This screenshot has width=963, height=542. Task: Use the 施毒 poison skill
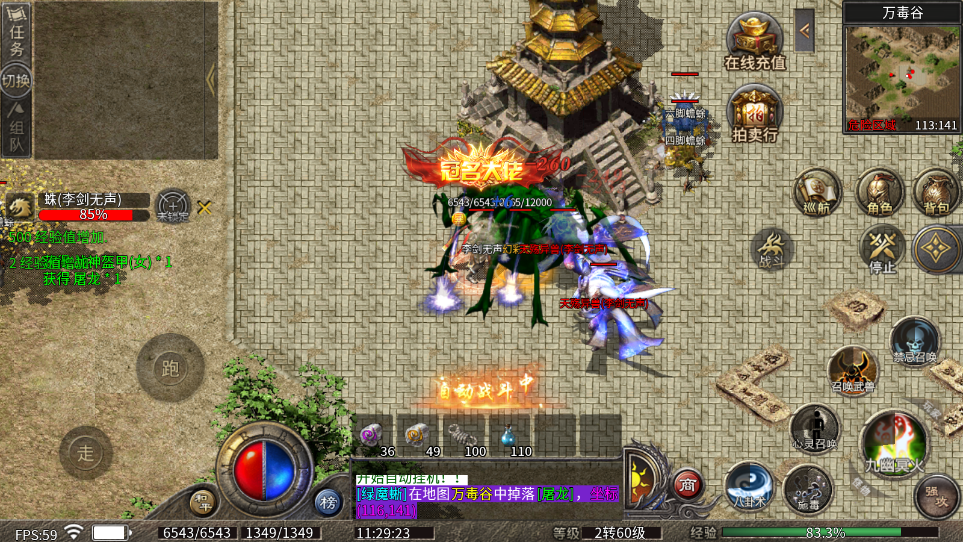pos(807,488)
